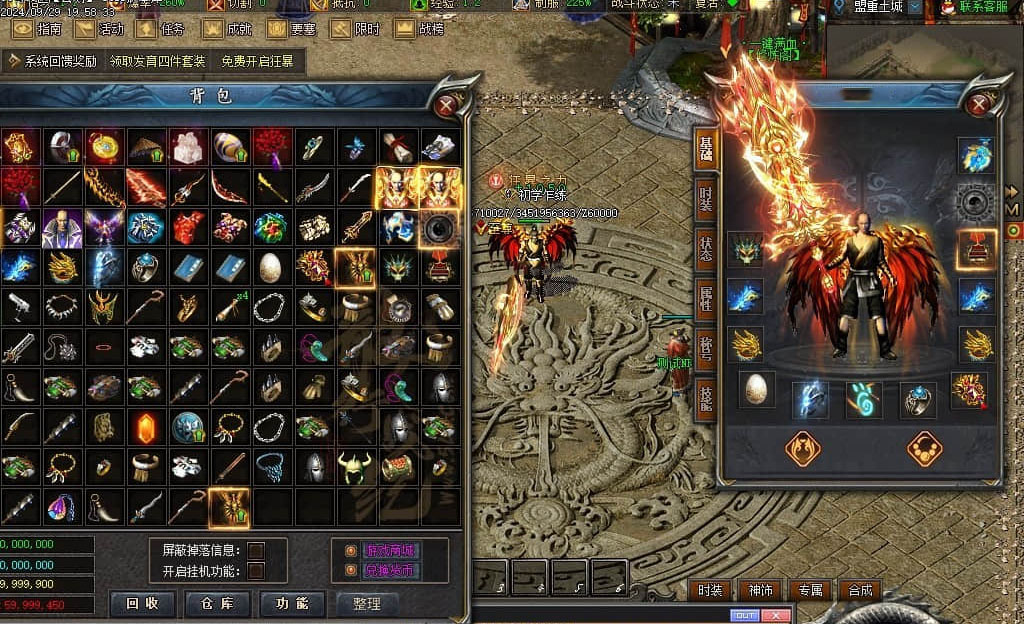Close the 背包 backpack window

tap(447, 104)
